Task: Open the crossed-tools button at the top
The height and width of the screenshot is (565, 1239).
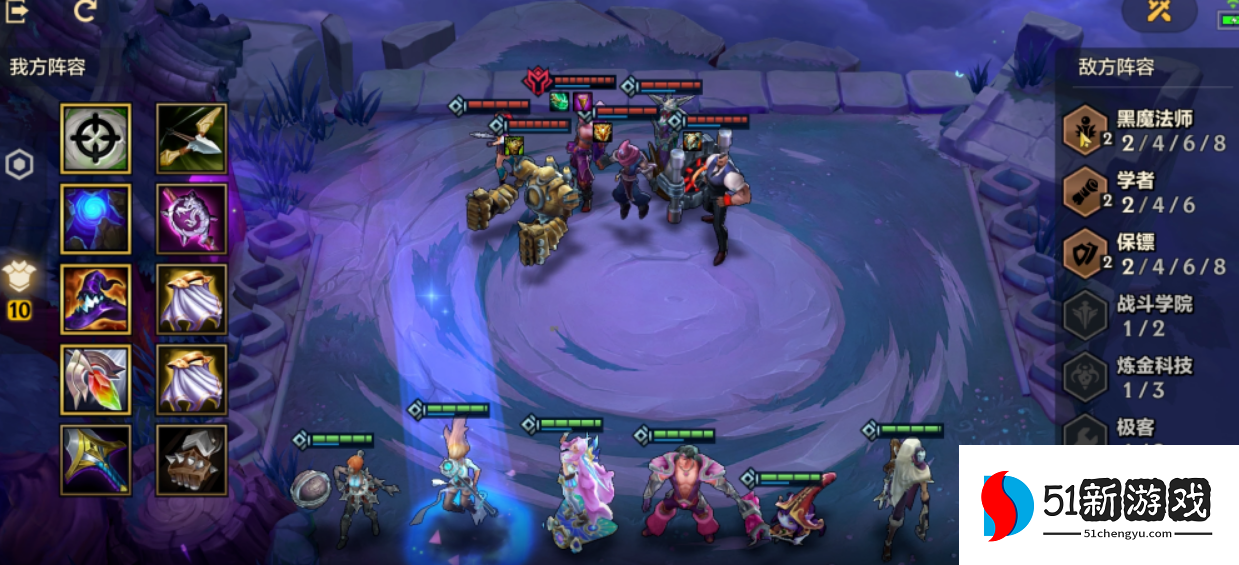Action: [x=1159, y=12]
